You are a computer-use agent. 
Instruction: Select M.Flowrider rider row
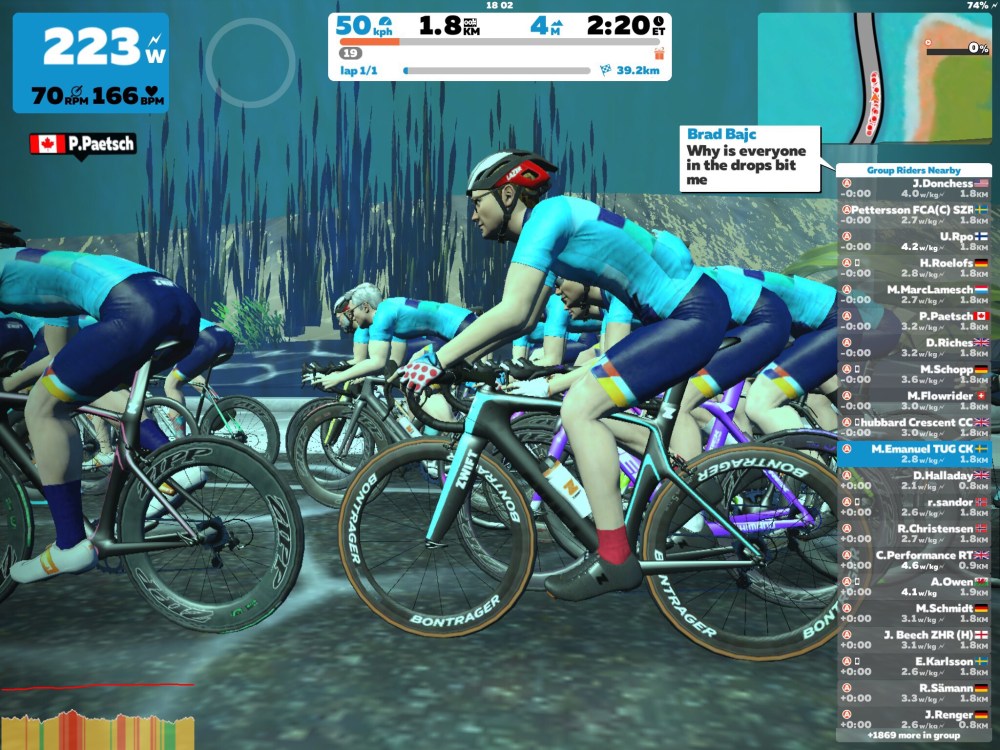click(913, 401)
